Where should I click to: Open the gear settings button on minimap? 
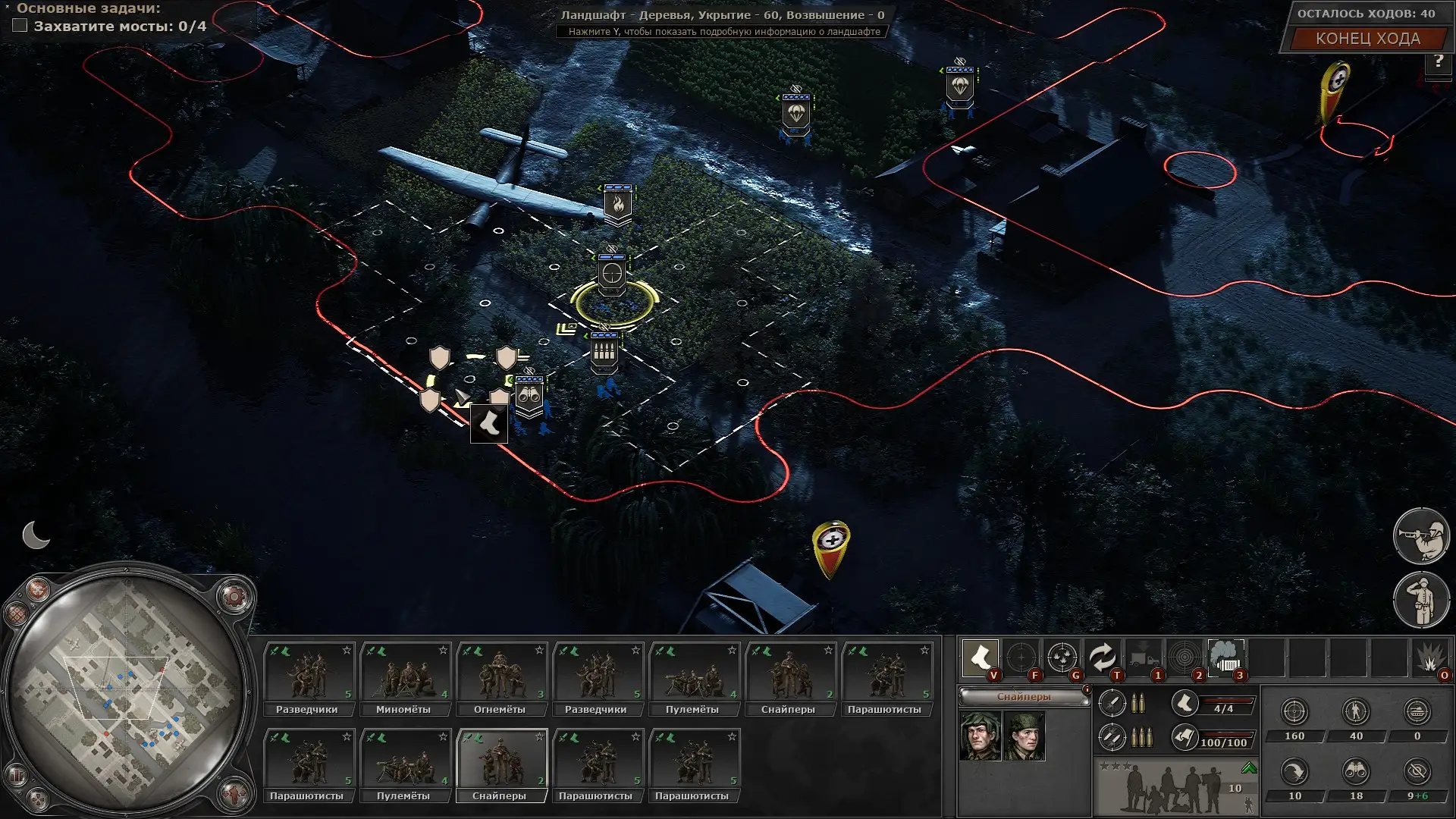click(234, 597)
